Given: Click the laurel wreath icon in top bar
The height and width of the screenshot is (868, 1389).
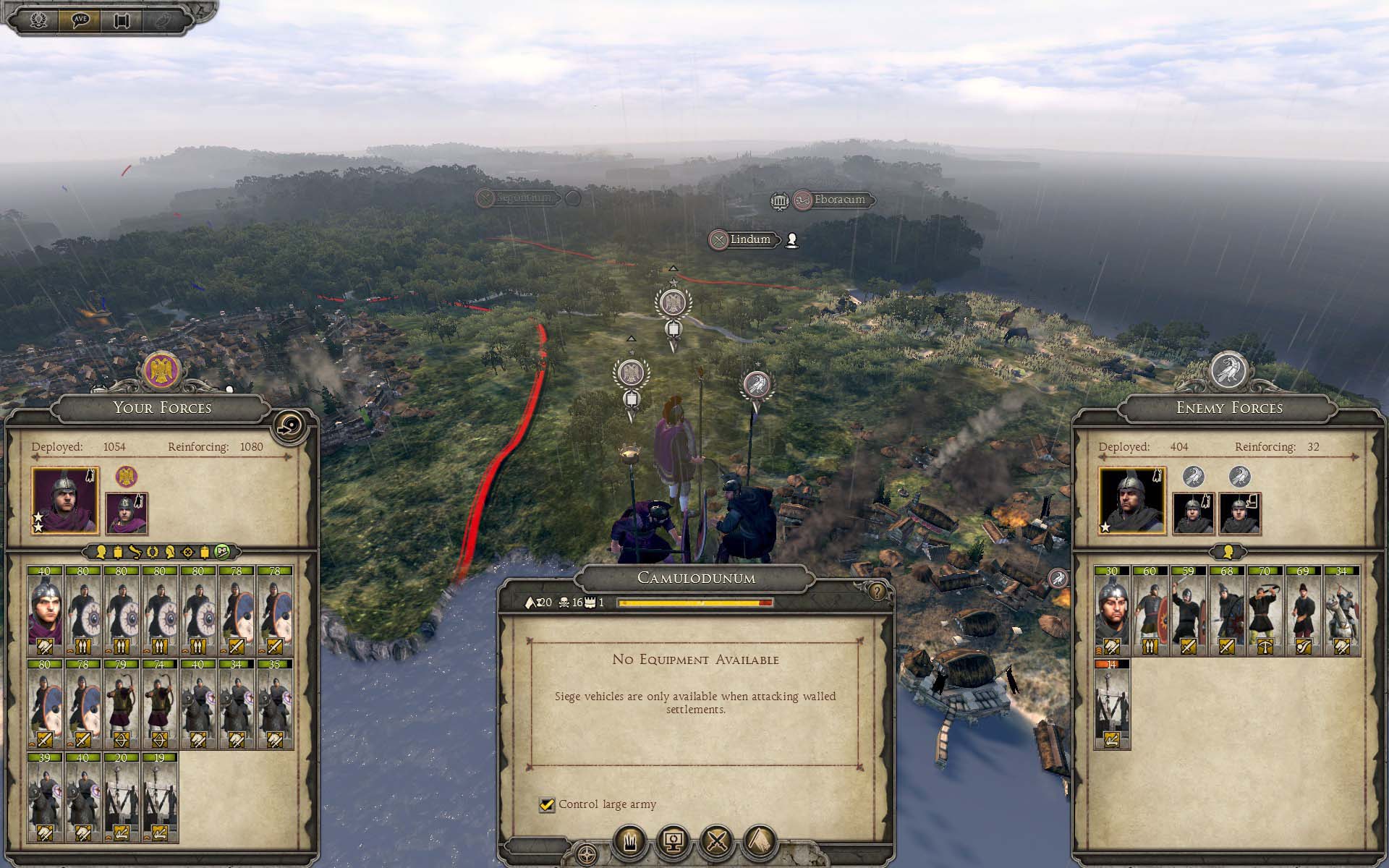Looking at the screenshot, I should 38,20.
